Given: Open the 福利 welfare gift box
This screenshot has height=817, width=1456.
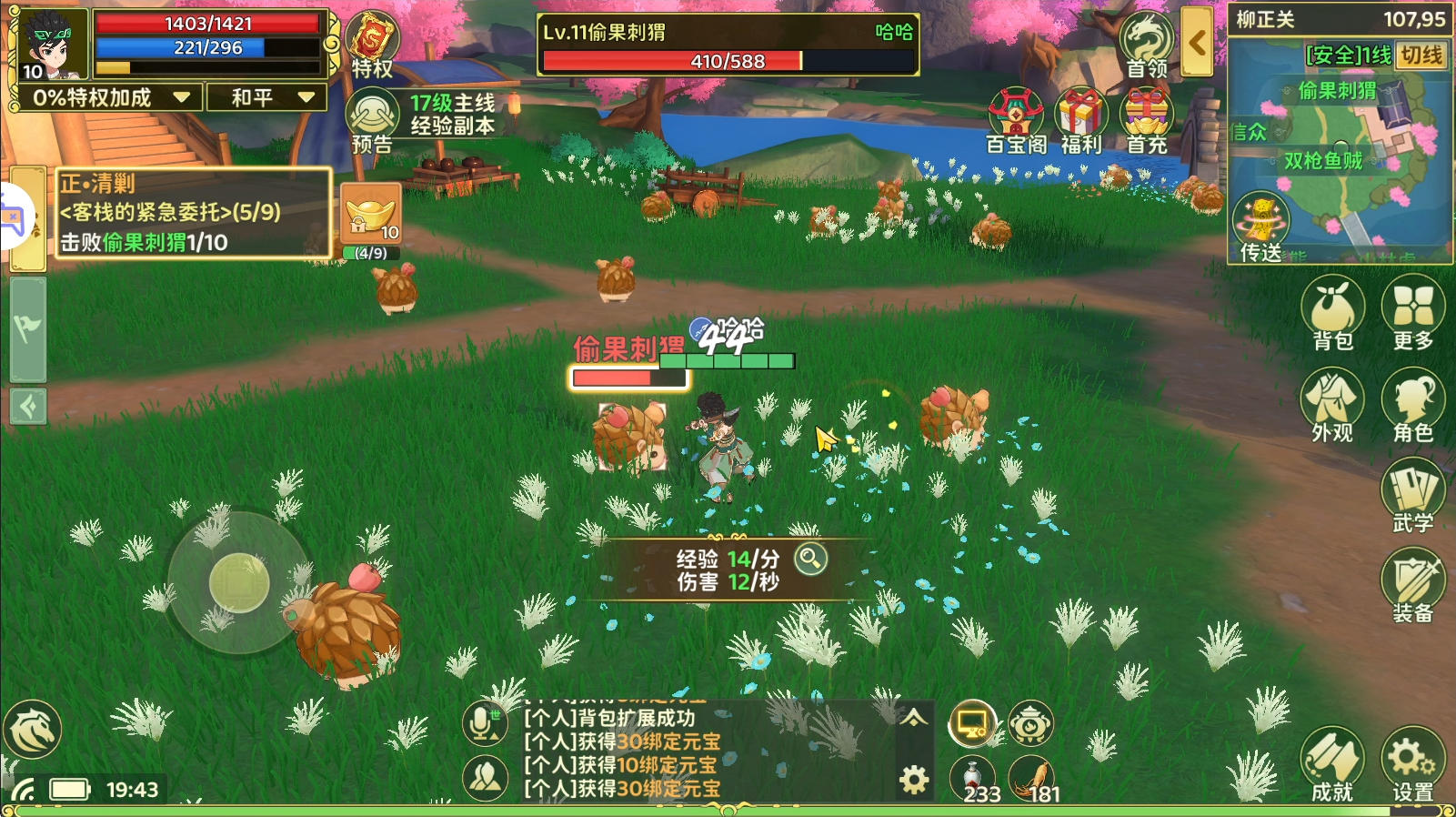Looking at the screenshot, I should click(x=1080, y=120).
